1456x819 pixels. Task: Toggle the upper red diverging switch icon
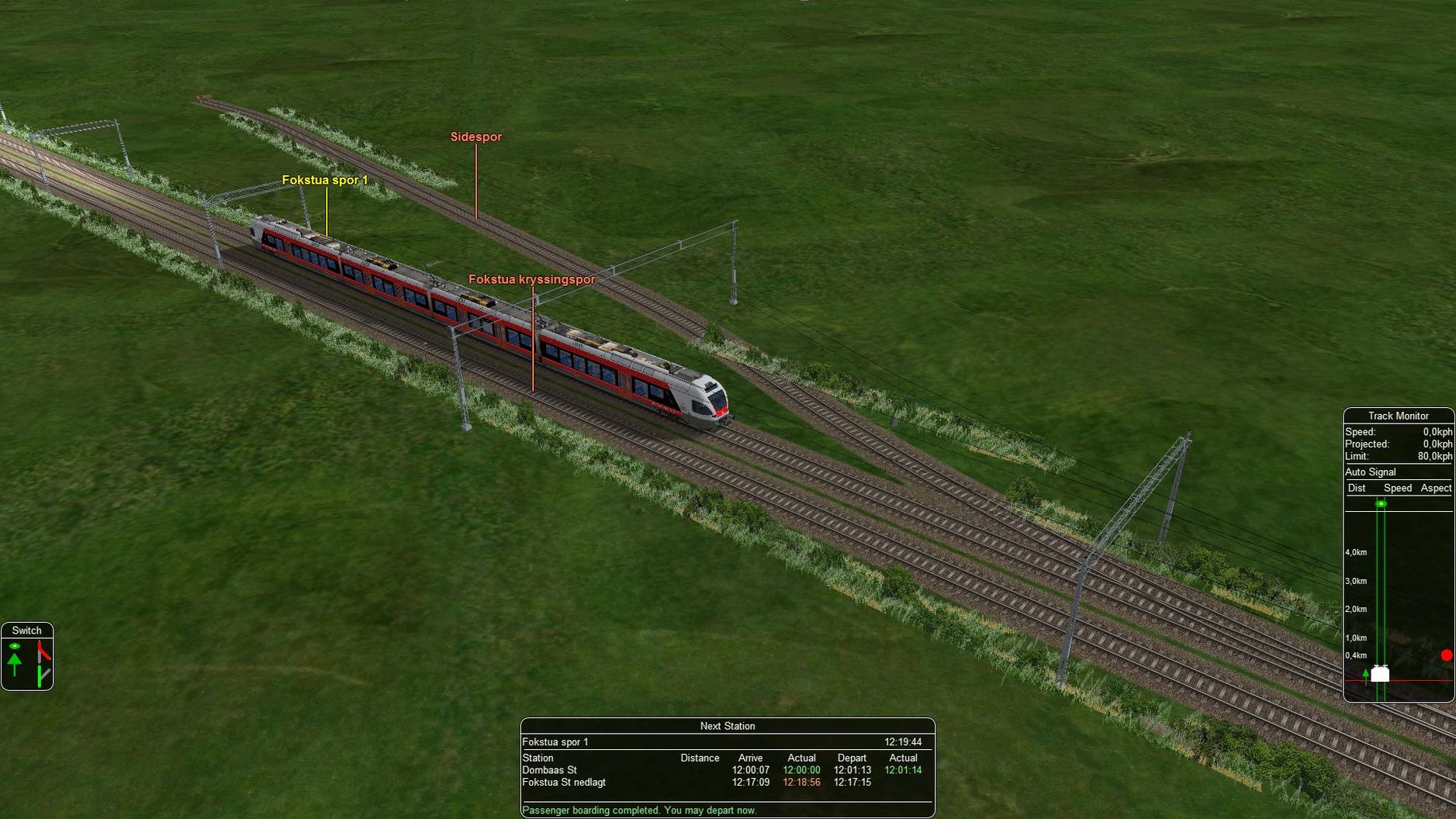pyautogui.click(x=43, y=651)
